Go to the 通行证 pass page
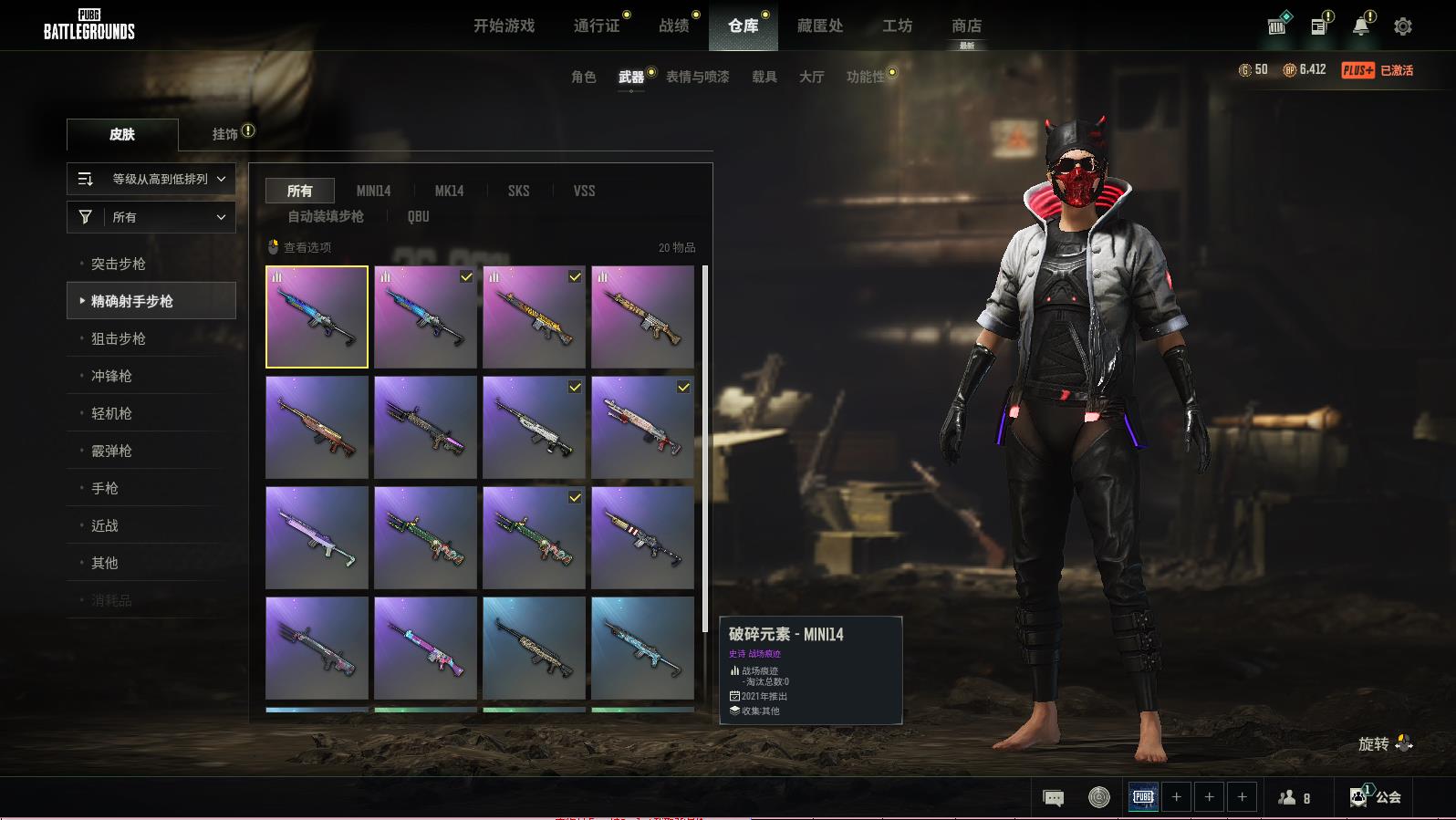This screenshot has height=820, width=1456. click(597, 26)
